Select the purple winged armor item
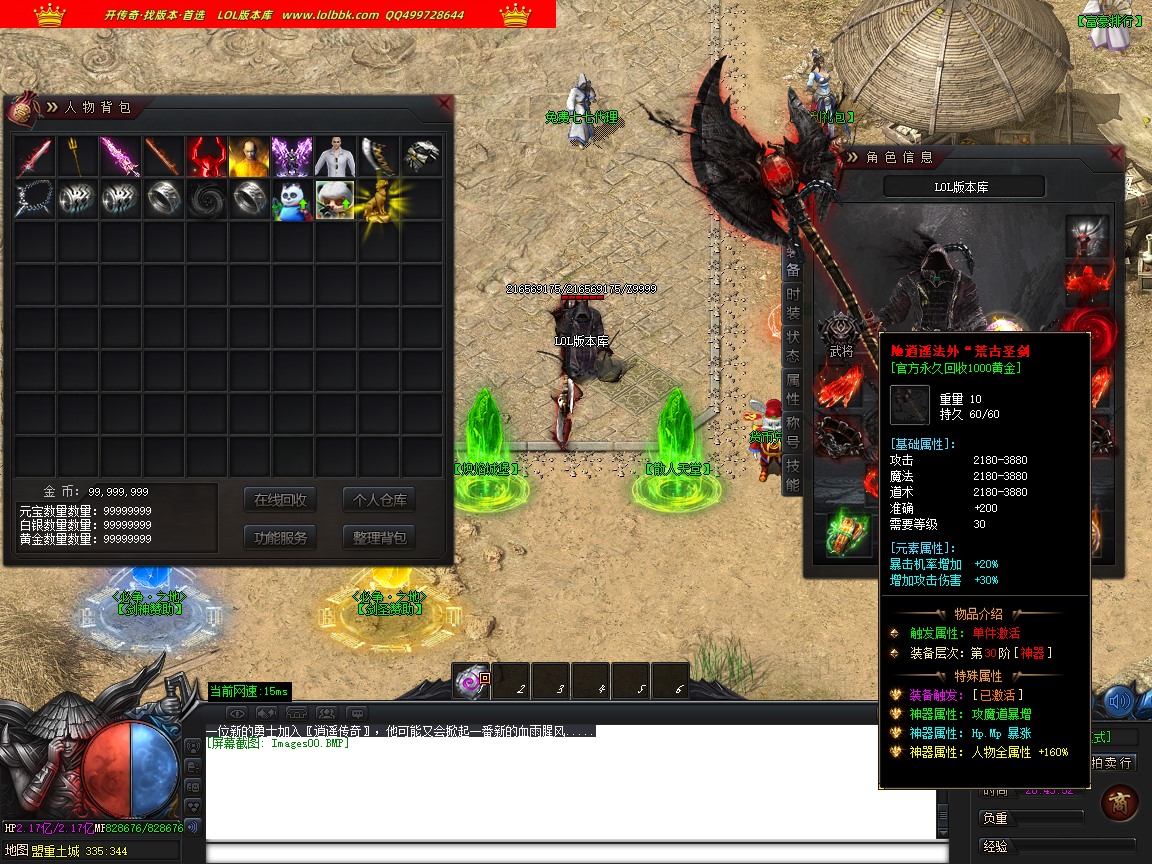 pyautogui.click(x=292, y=157)
